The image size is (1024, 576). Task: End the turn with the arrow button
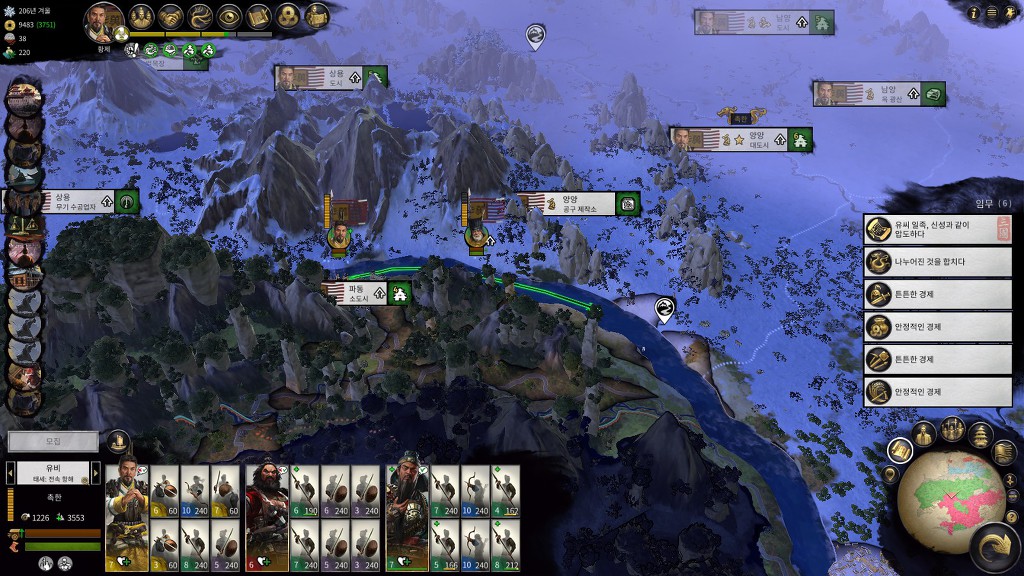[994, 548]
